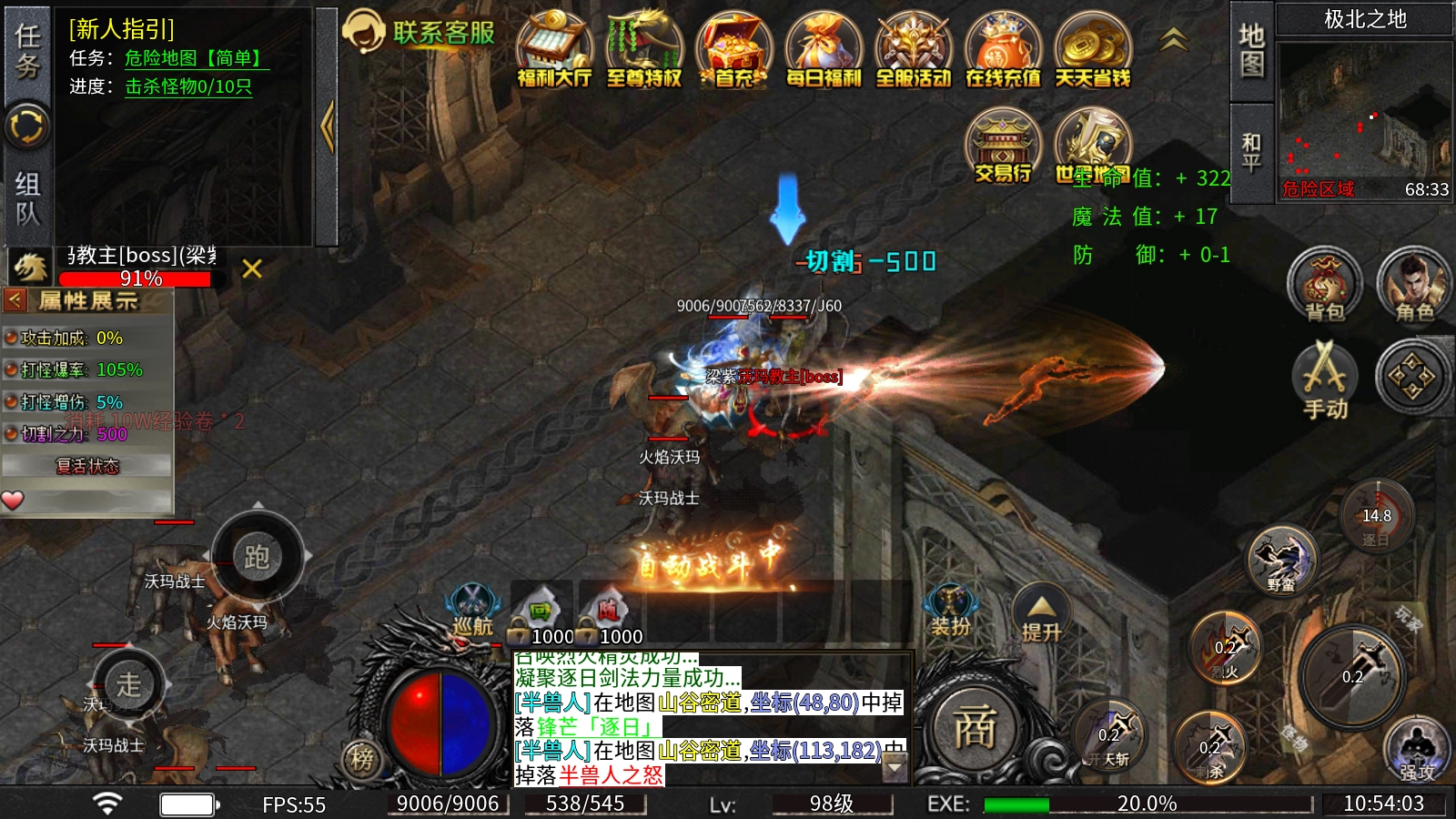Open the 背包 backpack

(1325, 285)
